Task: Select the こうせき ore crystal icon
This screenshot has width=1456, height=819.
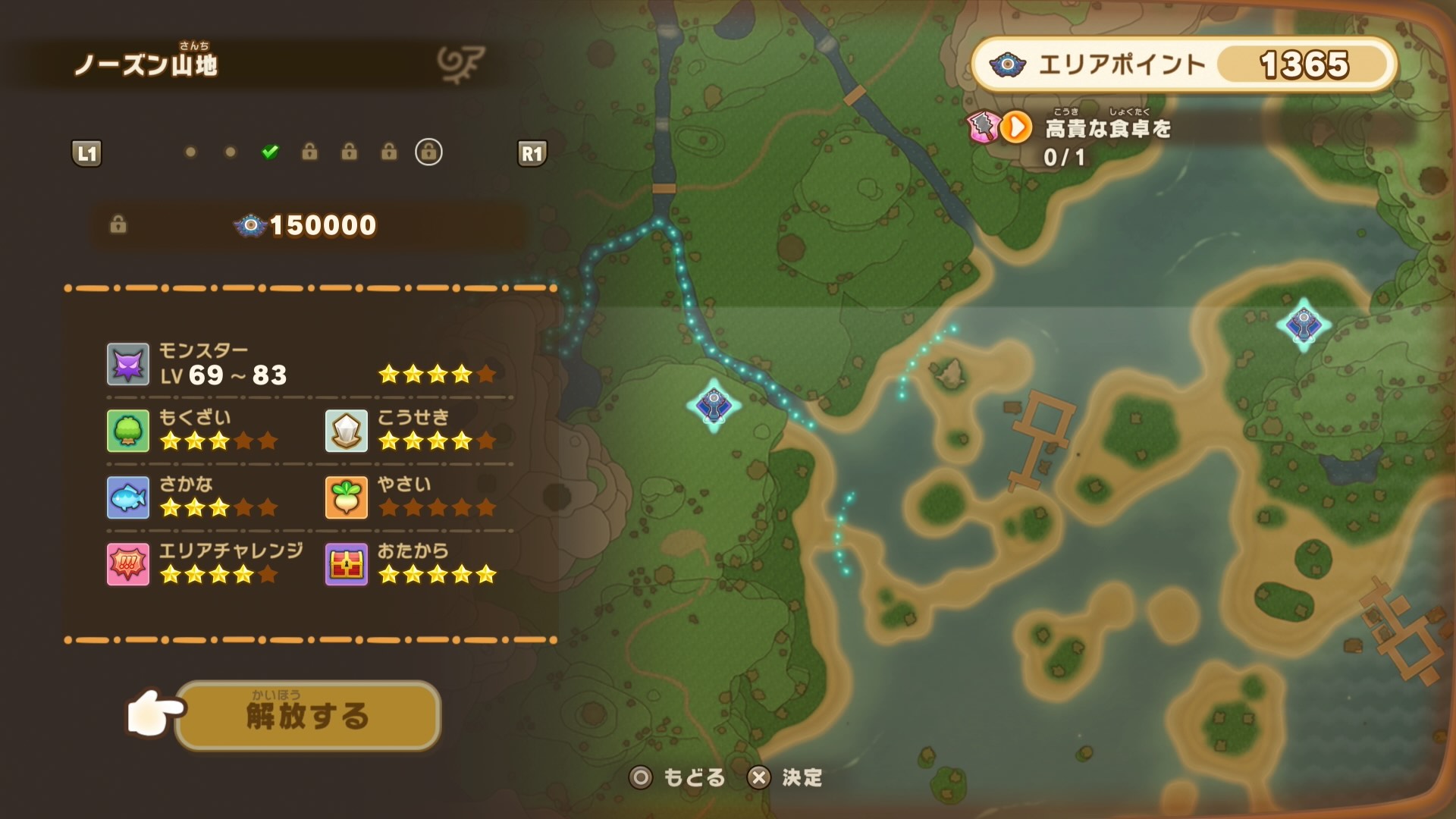Action: pyautogui.click(x=347, y=431)
